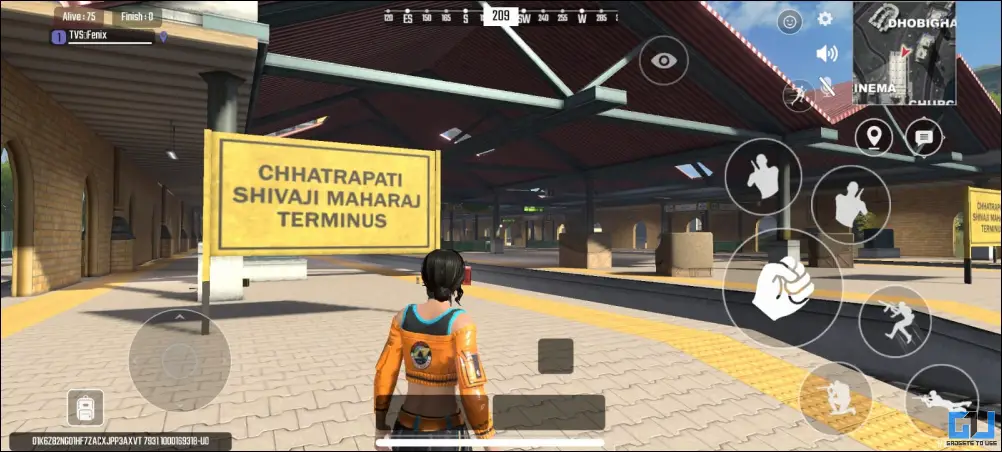Open the settings gear menu
The image size is (1002, 452).
point(825,19)
